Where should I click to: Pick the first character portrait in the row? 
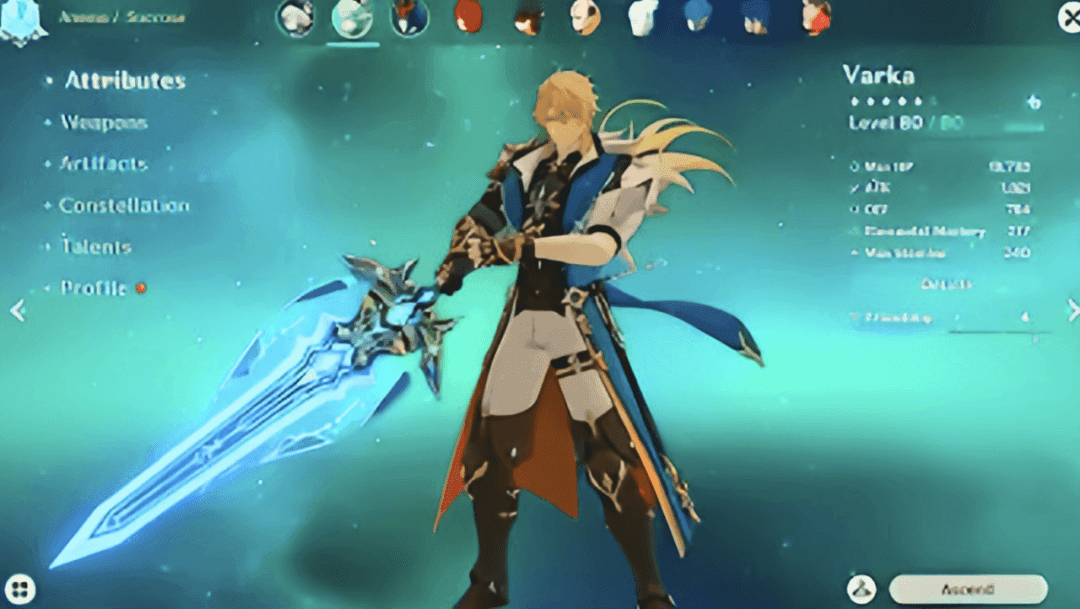pyautogui.click(x=295, y=18)
